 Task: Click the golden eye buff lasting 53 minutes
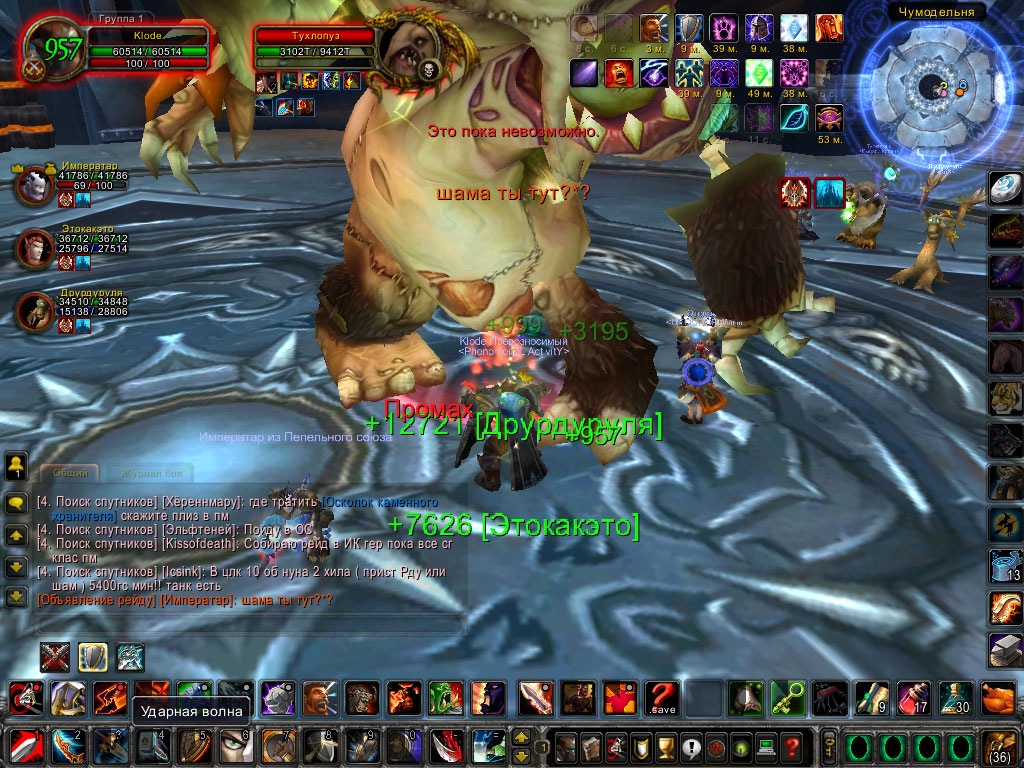click(830, 119)
